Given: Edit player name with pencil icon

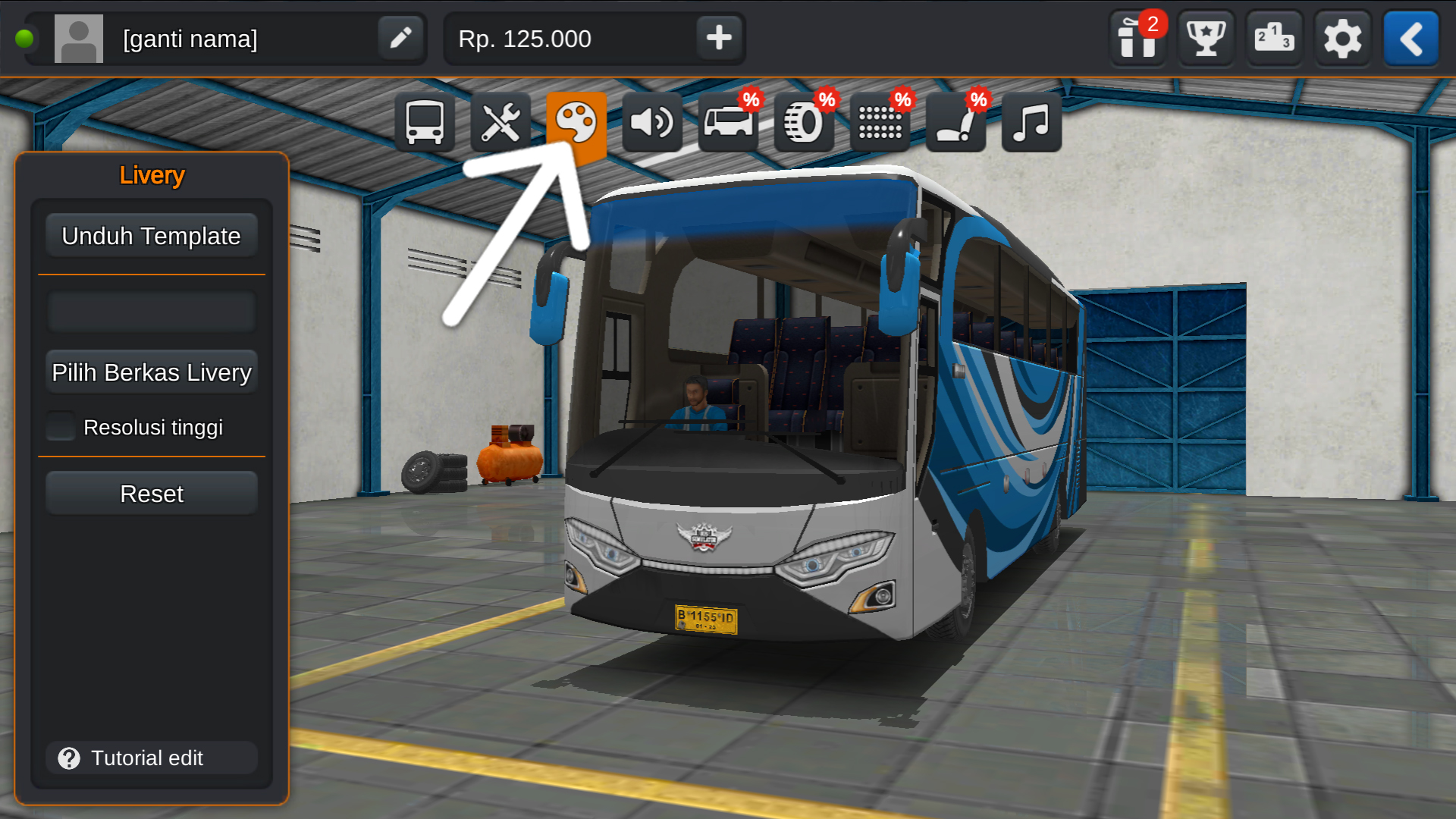Looking at the screenshot, I should tap(400, 38).
